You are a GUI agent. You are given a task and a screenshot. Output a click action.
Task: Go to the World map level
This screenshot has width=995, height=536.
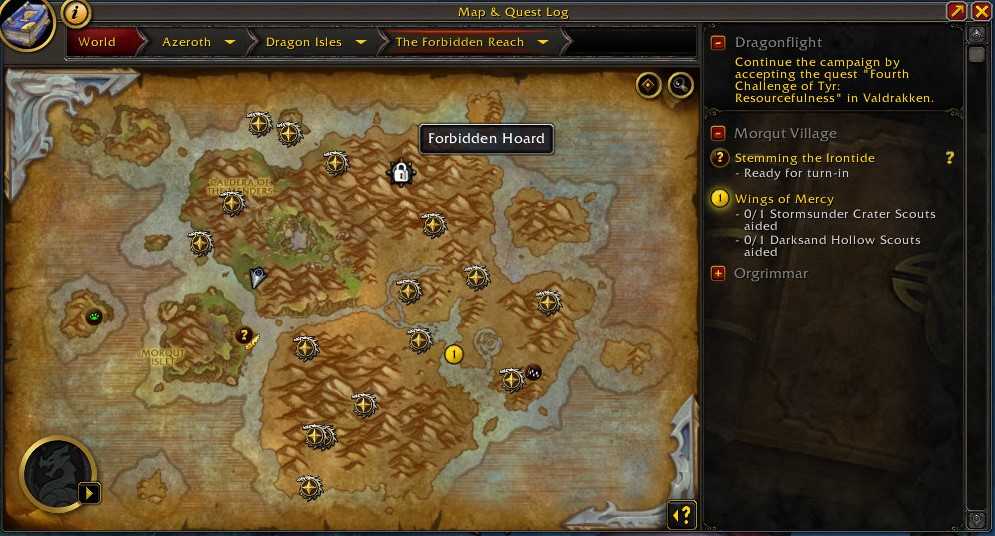(x=97, y=42)
